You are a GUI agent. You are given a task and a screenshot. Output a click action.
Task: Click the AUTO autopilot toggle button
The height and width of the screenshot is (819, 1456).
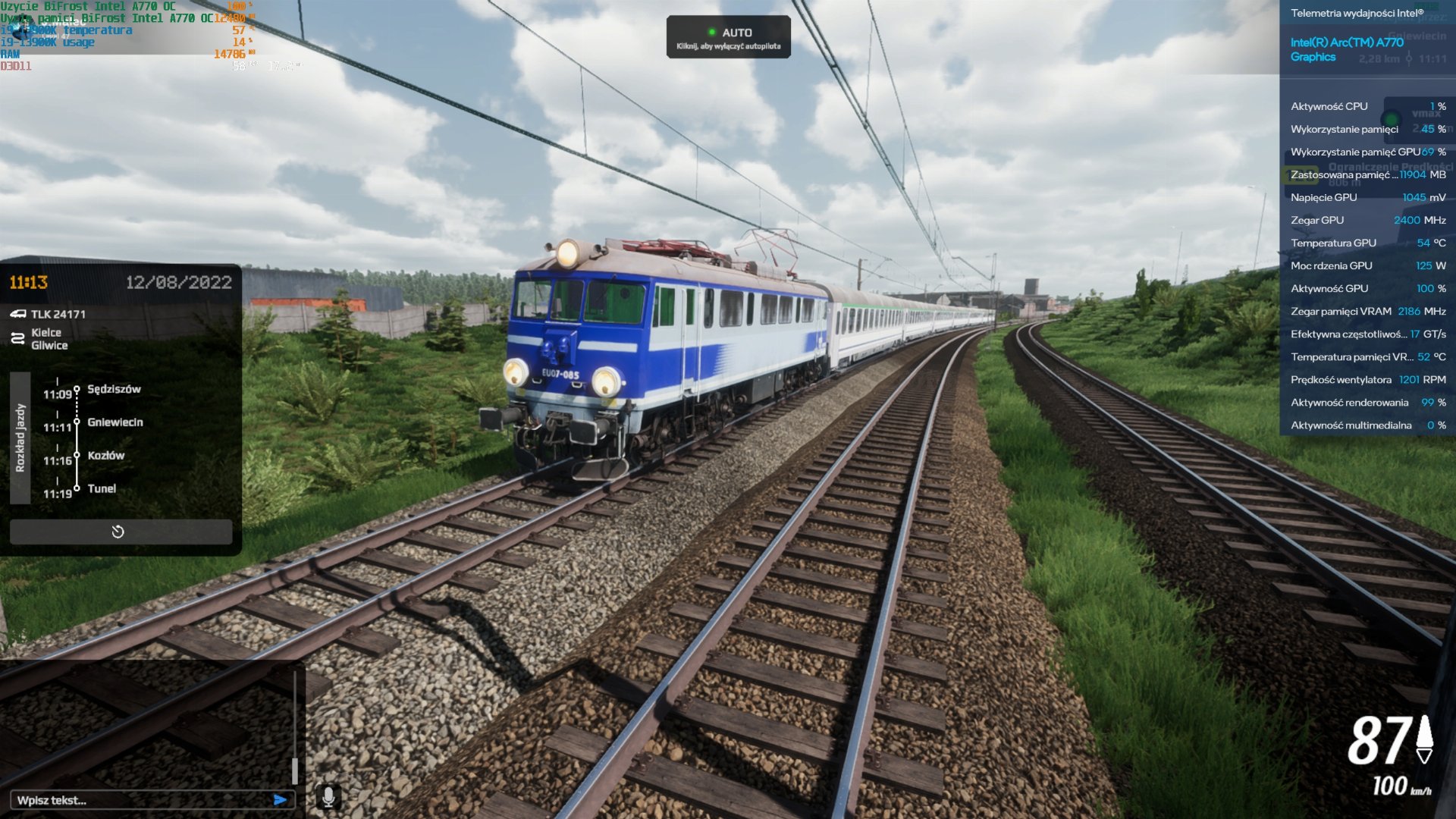point(728,37)
